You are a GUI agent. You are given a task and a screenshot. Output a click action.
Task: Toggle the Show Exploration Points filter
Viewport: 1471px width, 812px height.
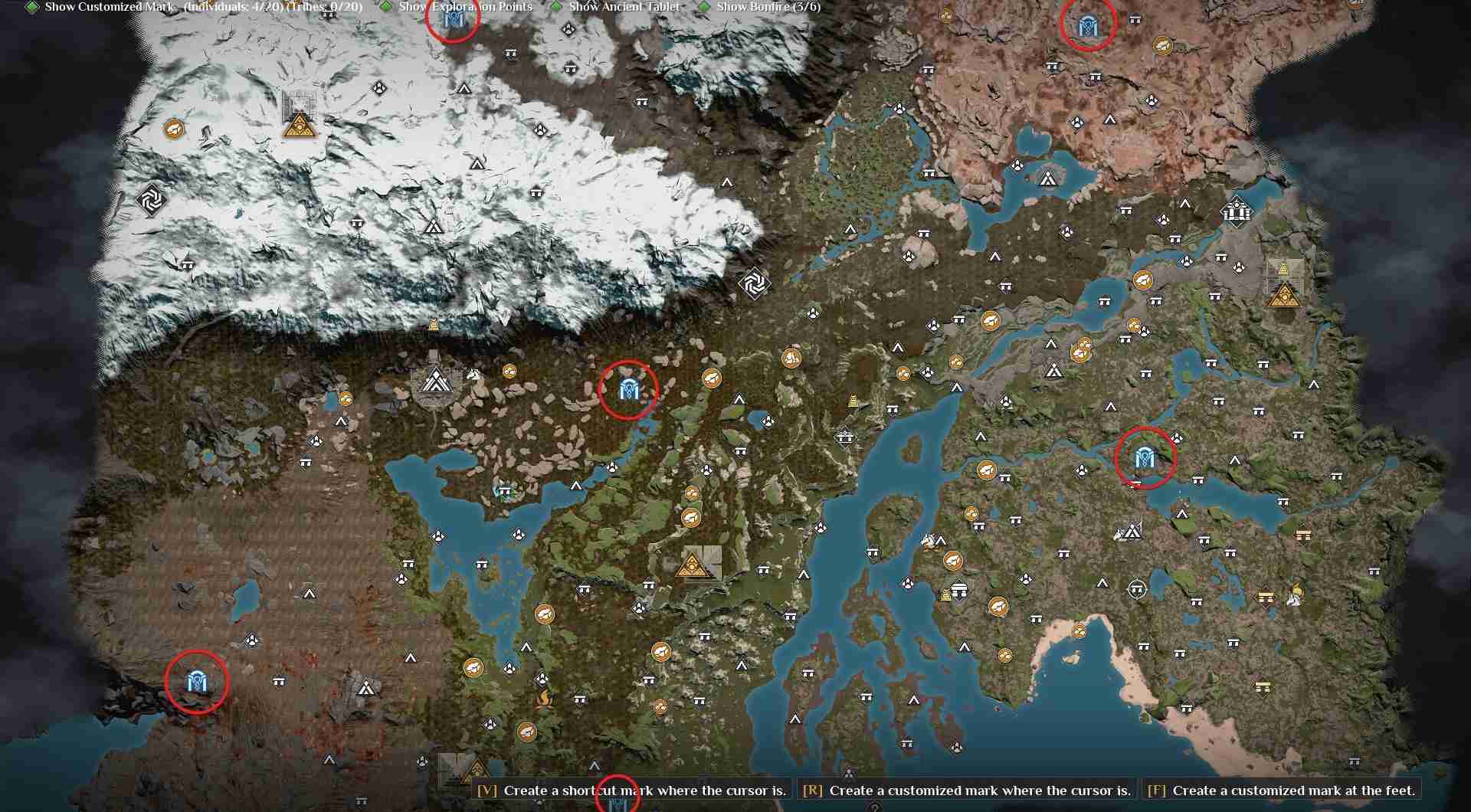[386, 7]
